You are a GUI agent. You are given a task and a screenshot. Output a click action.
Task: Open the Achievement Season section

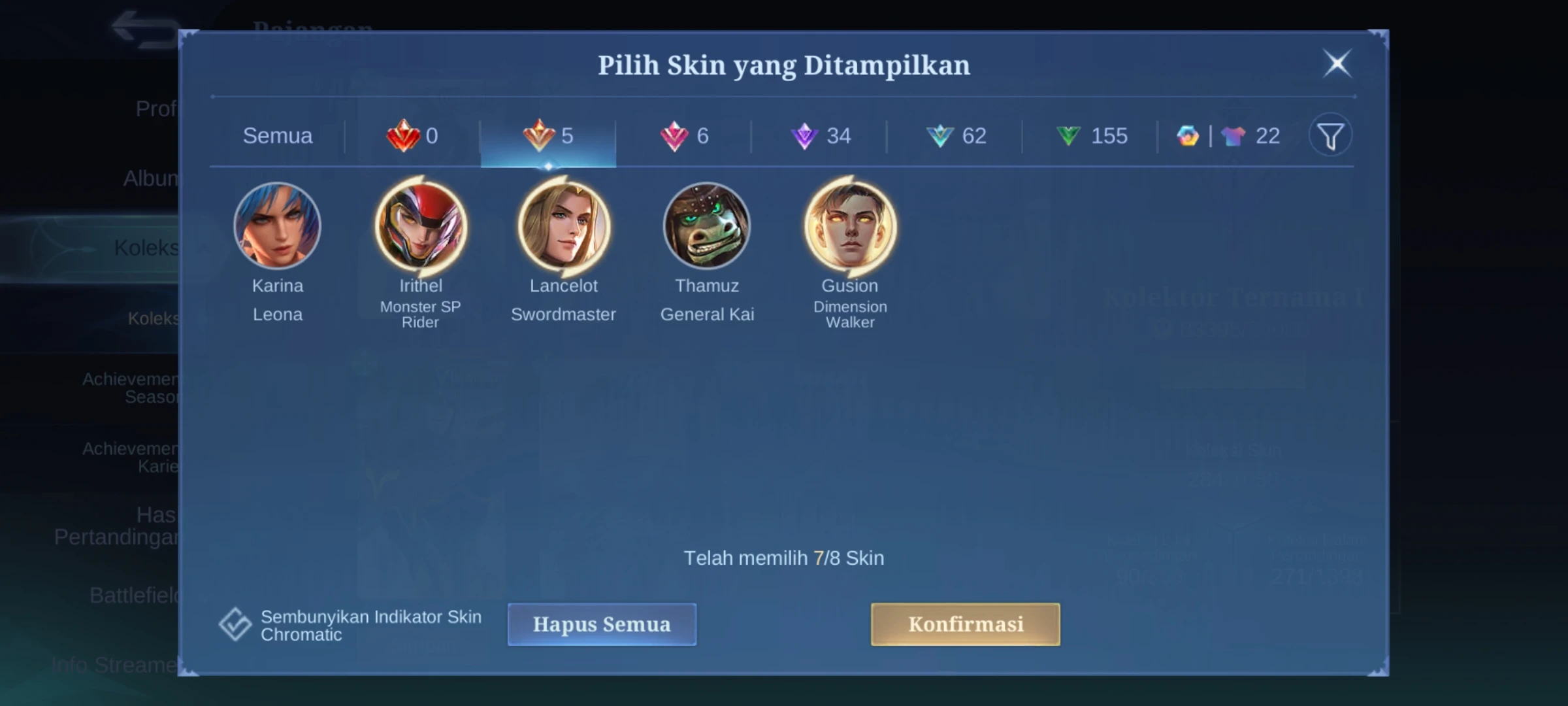[131, 386]
